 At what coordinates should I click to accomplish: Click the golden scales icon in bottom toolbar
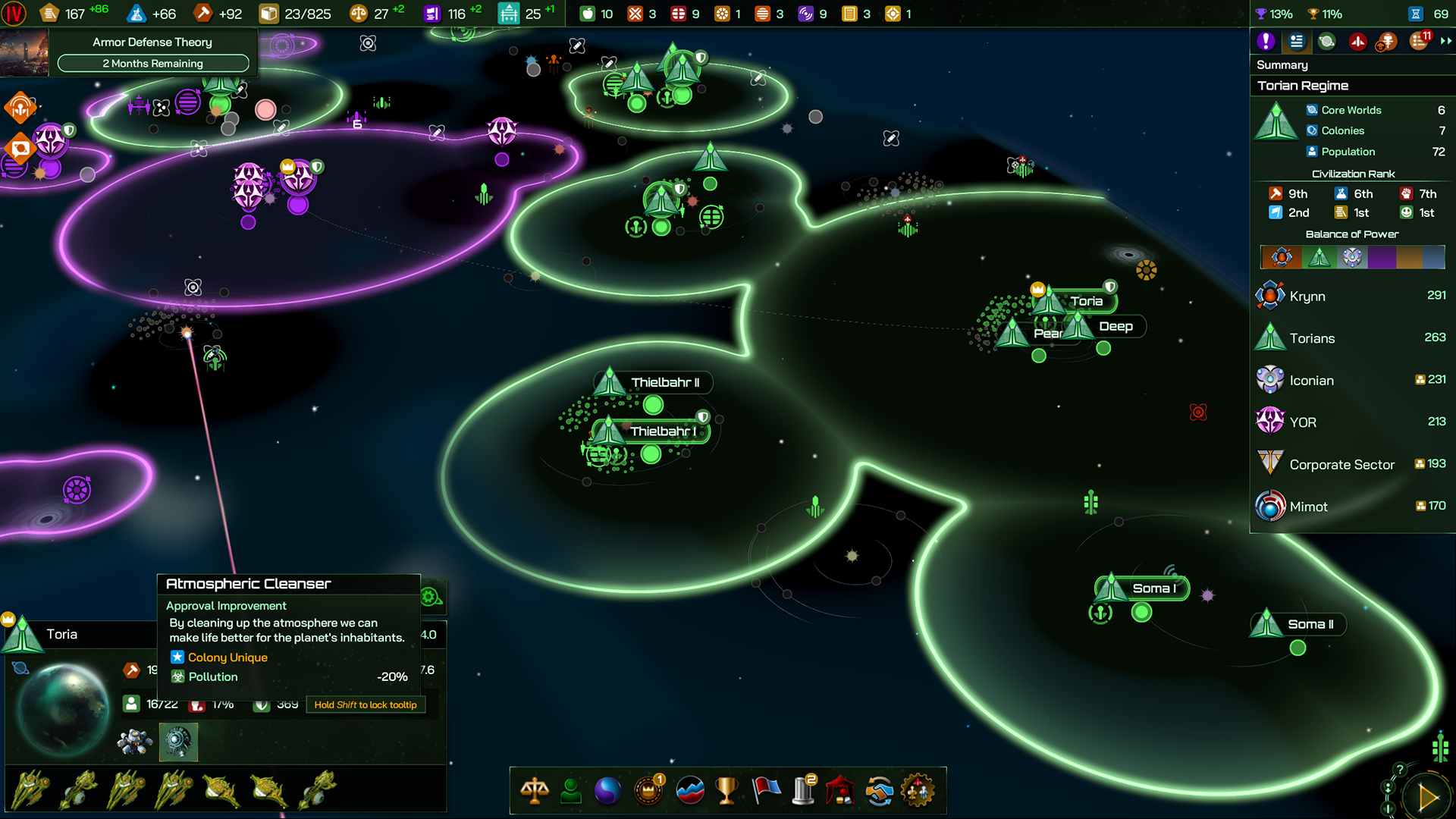point(535,791)
